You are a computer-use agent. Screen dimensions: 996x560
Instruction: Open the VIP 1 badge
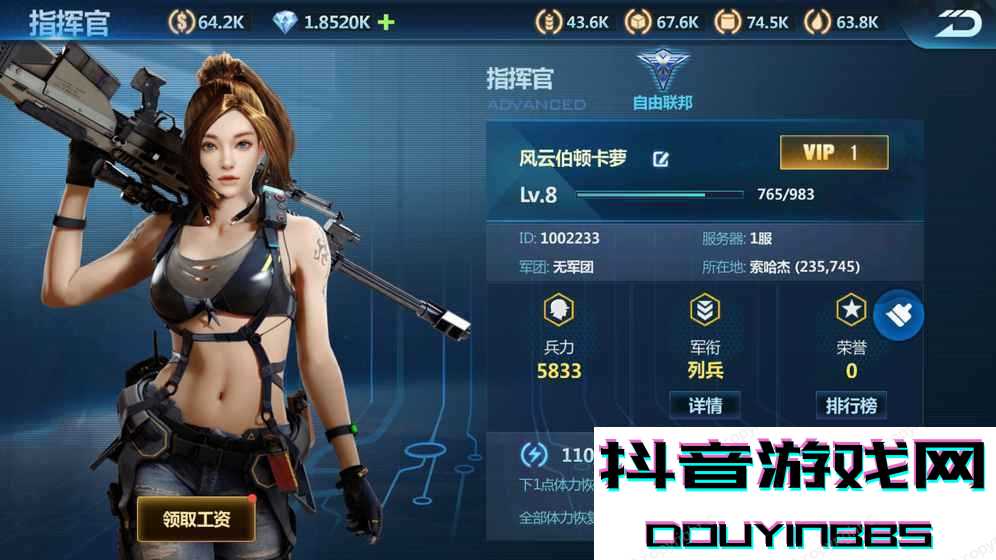coord(833,153)
